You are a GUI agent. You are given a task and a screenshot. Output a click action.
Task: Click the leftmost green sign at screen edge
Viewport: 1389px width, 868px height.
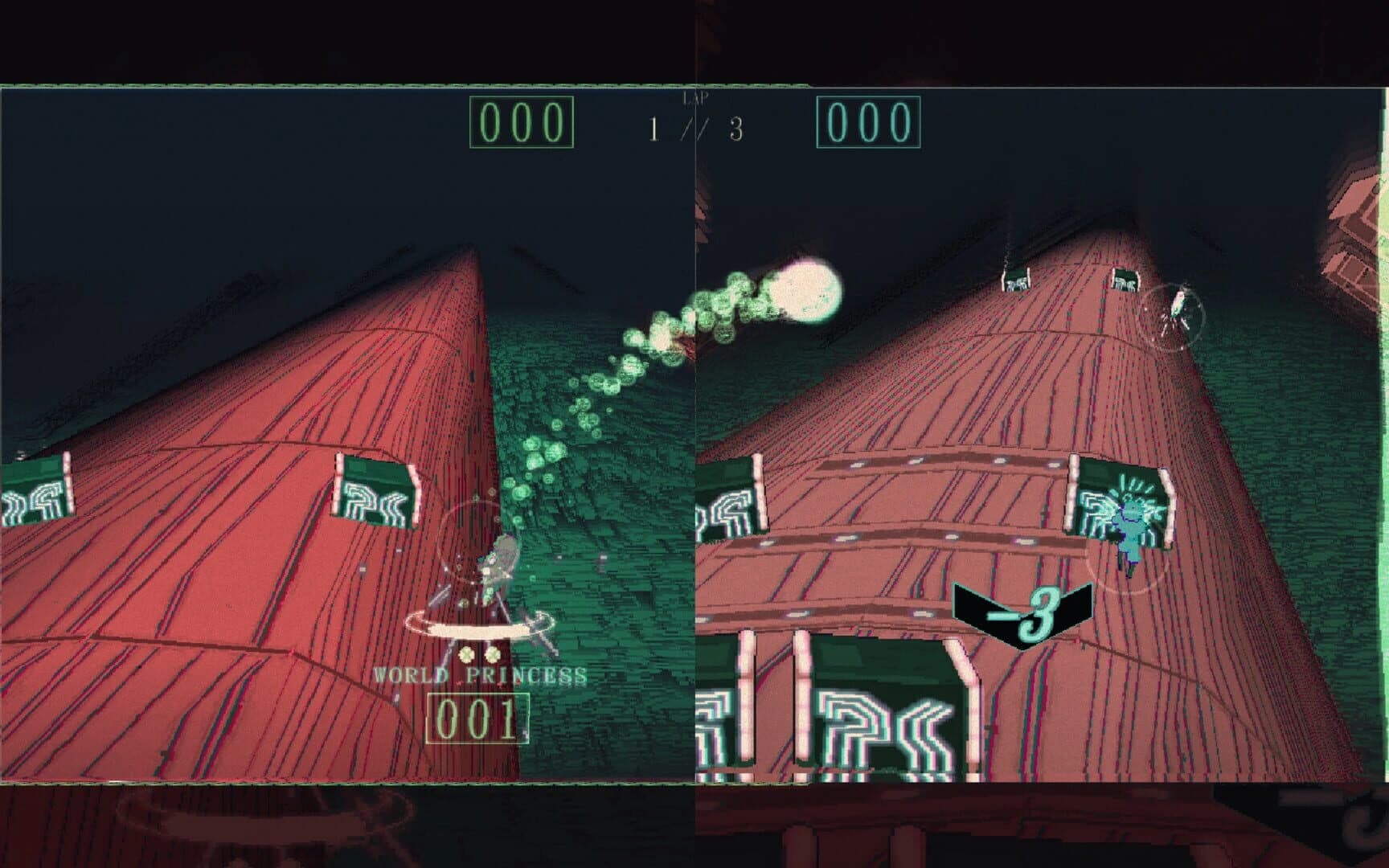[x=34, y=490]
